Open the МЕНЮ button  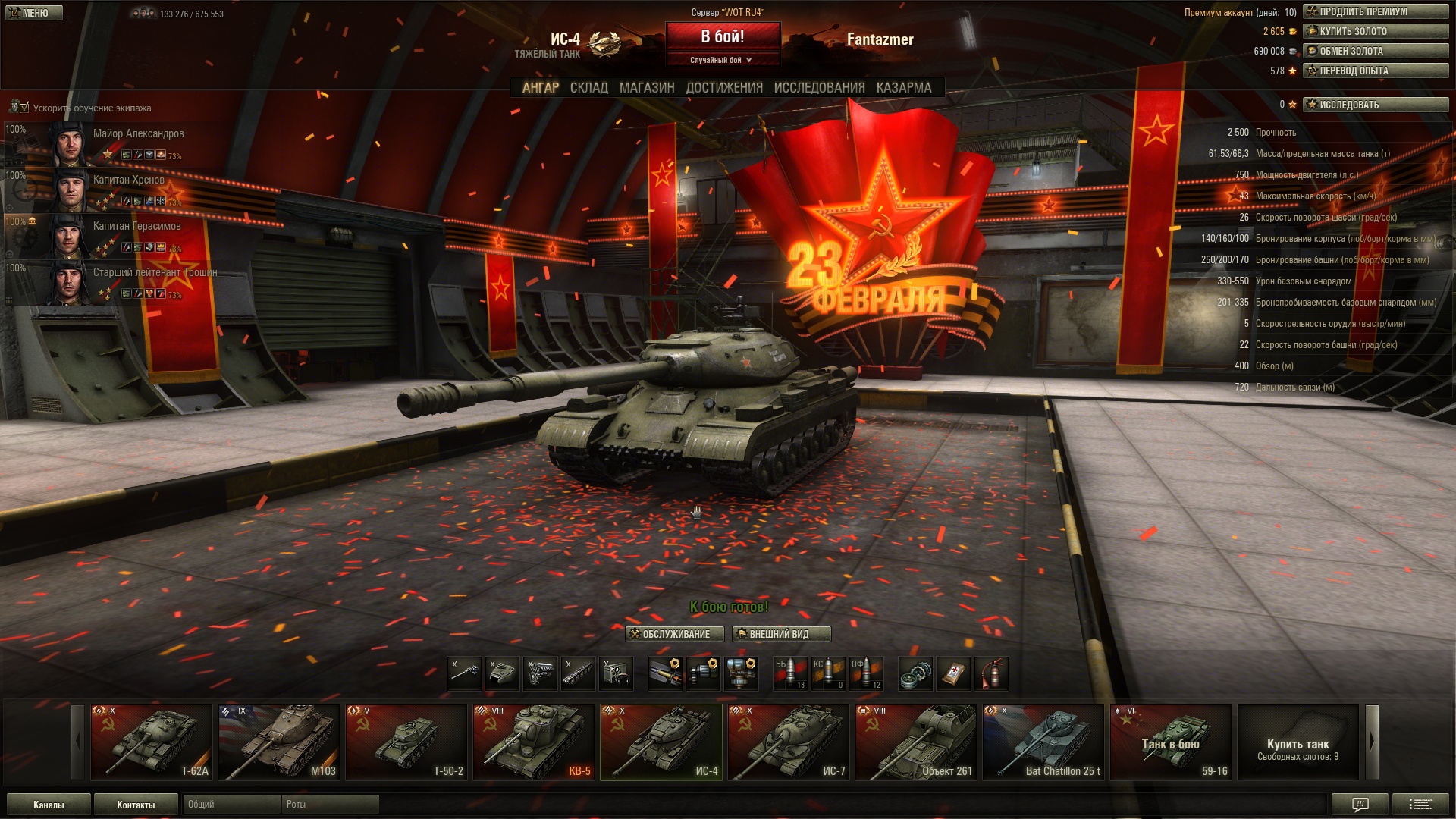(34, 13)
